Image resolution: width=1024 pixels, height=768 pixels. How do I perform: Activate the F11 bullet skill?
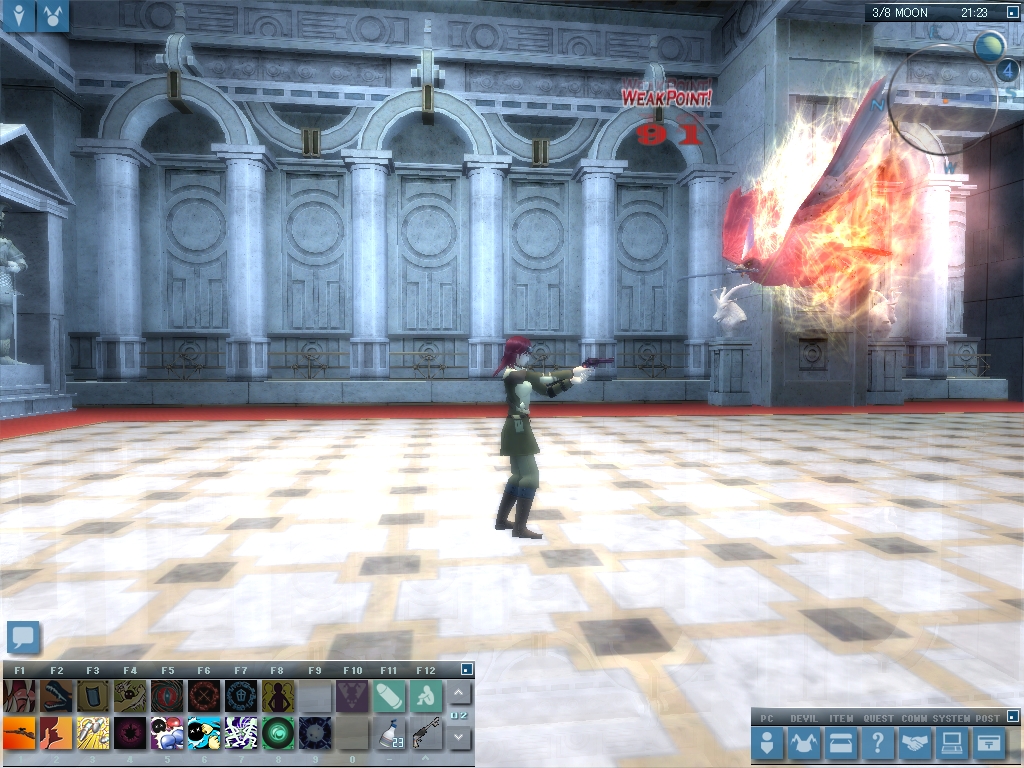[389, 696]
